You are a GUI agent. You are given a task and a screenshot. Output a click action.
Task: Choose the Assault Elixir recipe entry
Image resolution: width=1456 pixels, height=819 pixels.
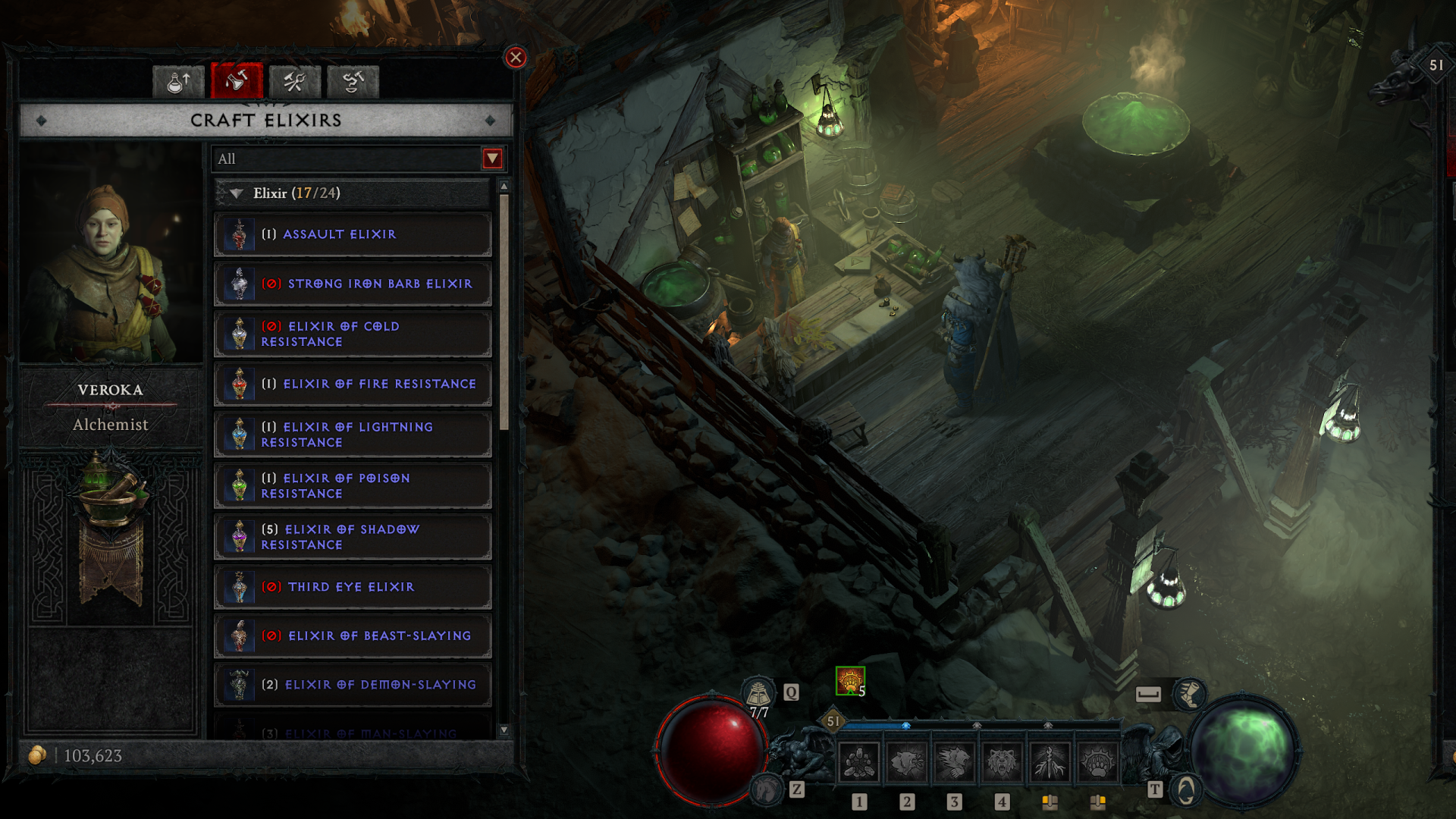tap(352, 234)
